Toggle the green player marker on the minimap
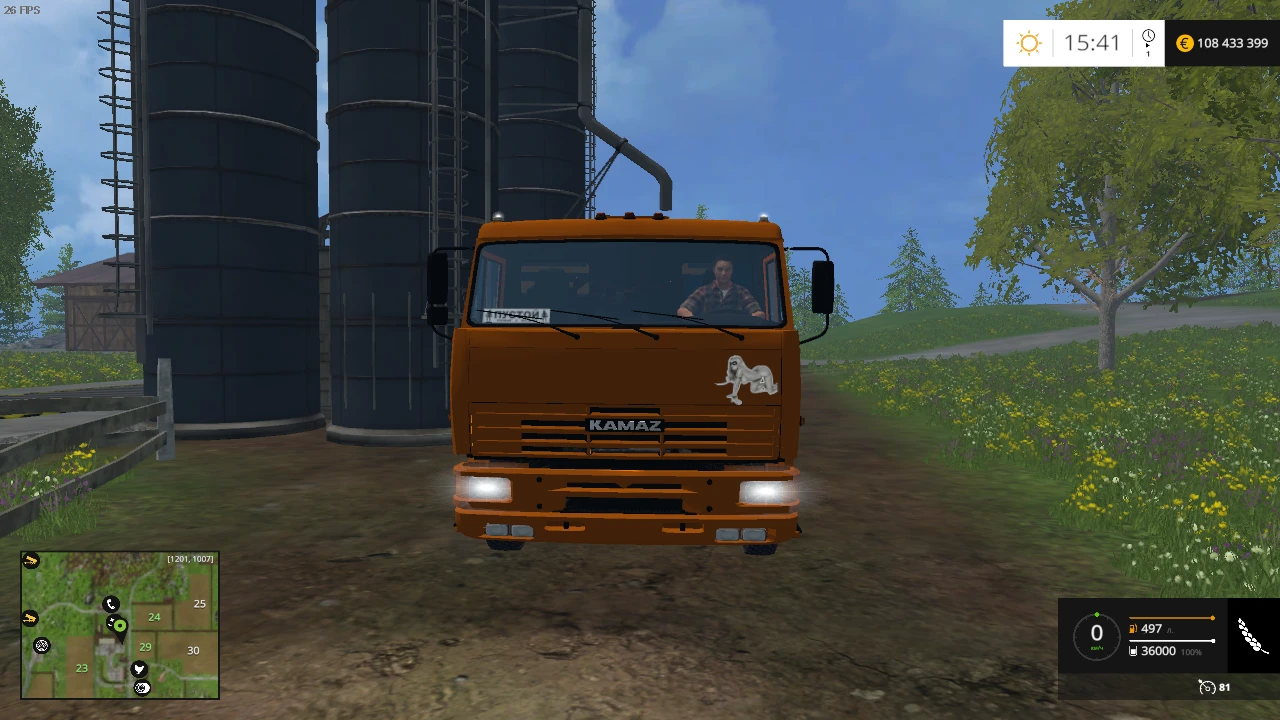 [x=120, y=625]
